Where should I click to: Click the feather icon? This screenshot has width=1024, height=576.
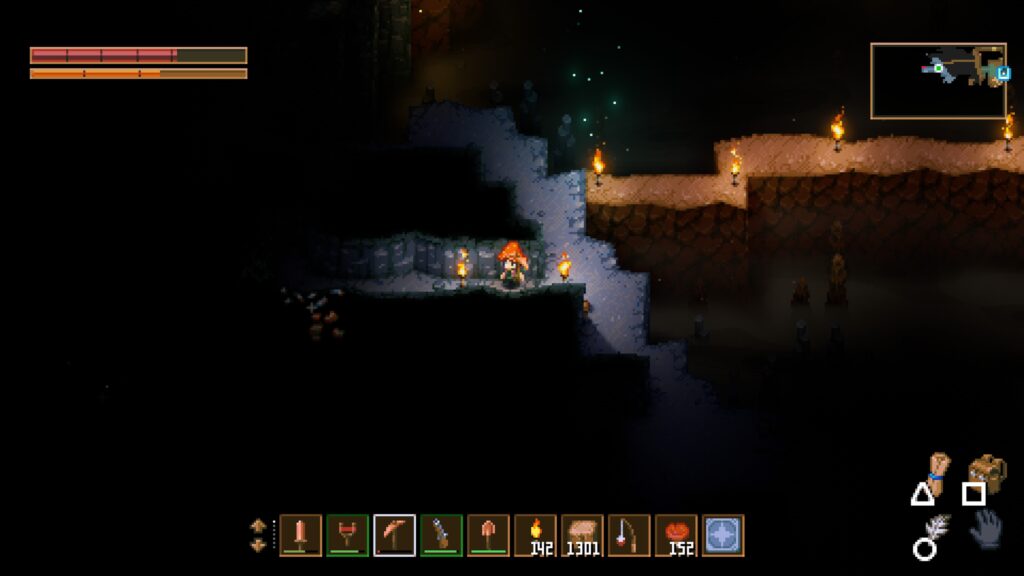point(936,530)
